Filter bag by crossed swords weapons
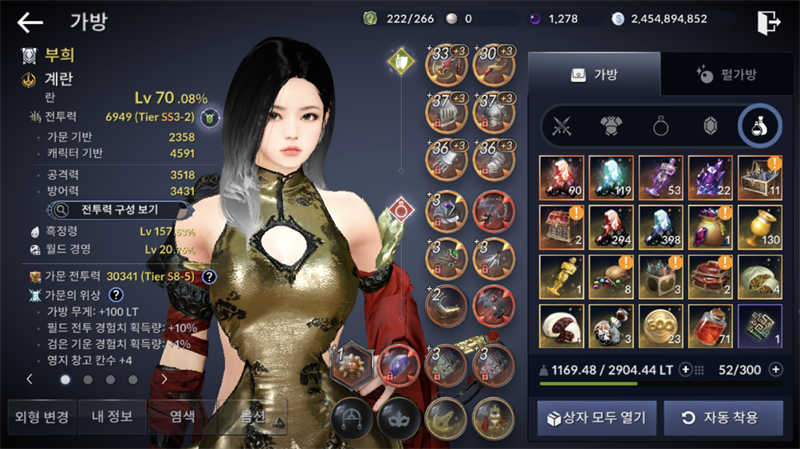Viewport: 800px width, 449px height. tap(560, 126)
